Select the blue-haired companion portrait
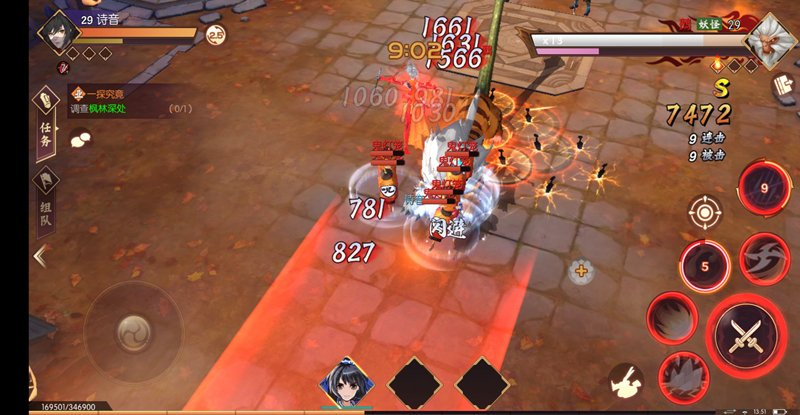This screenshot has height=415, width=800. 346,381
